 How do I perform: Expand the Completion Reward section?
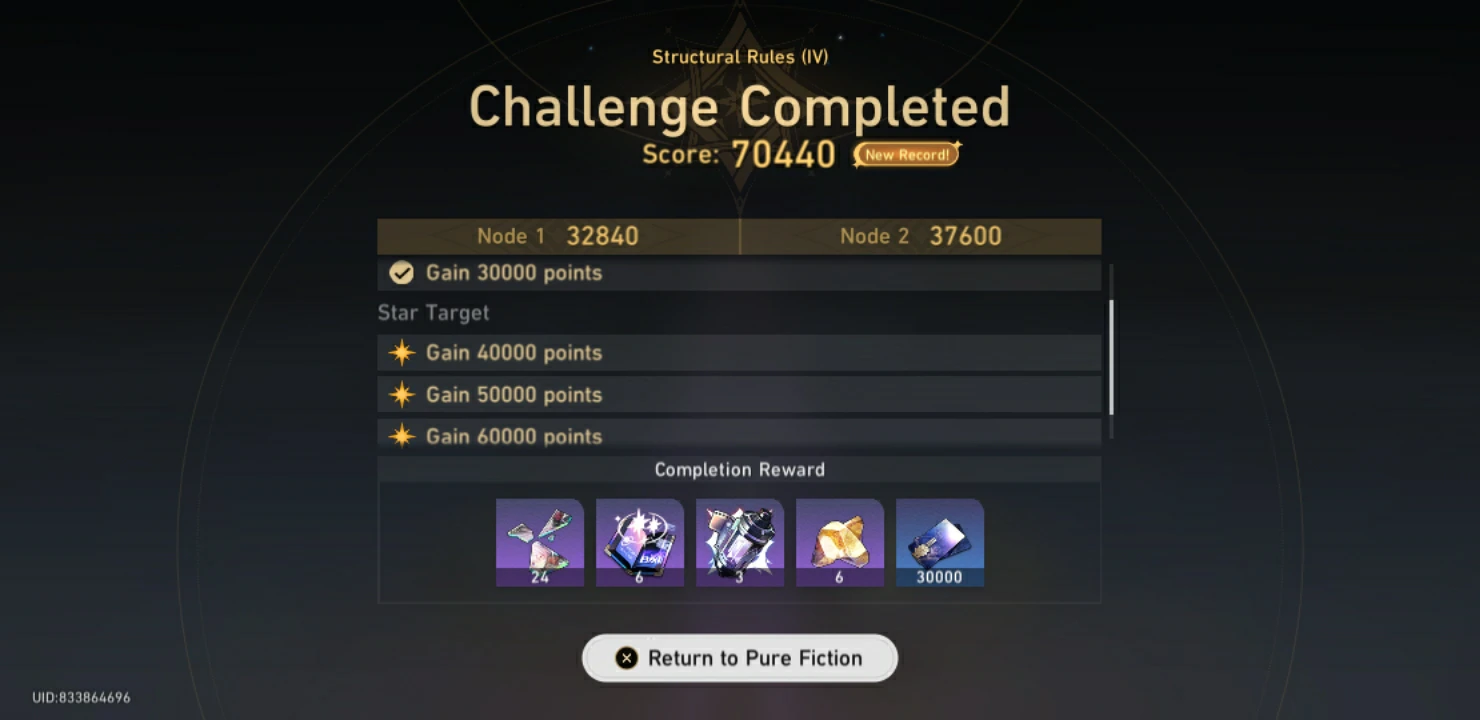click(x=739, y=469)
